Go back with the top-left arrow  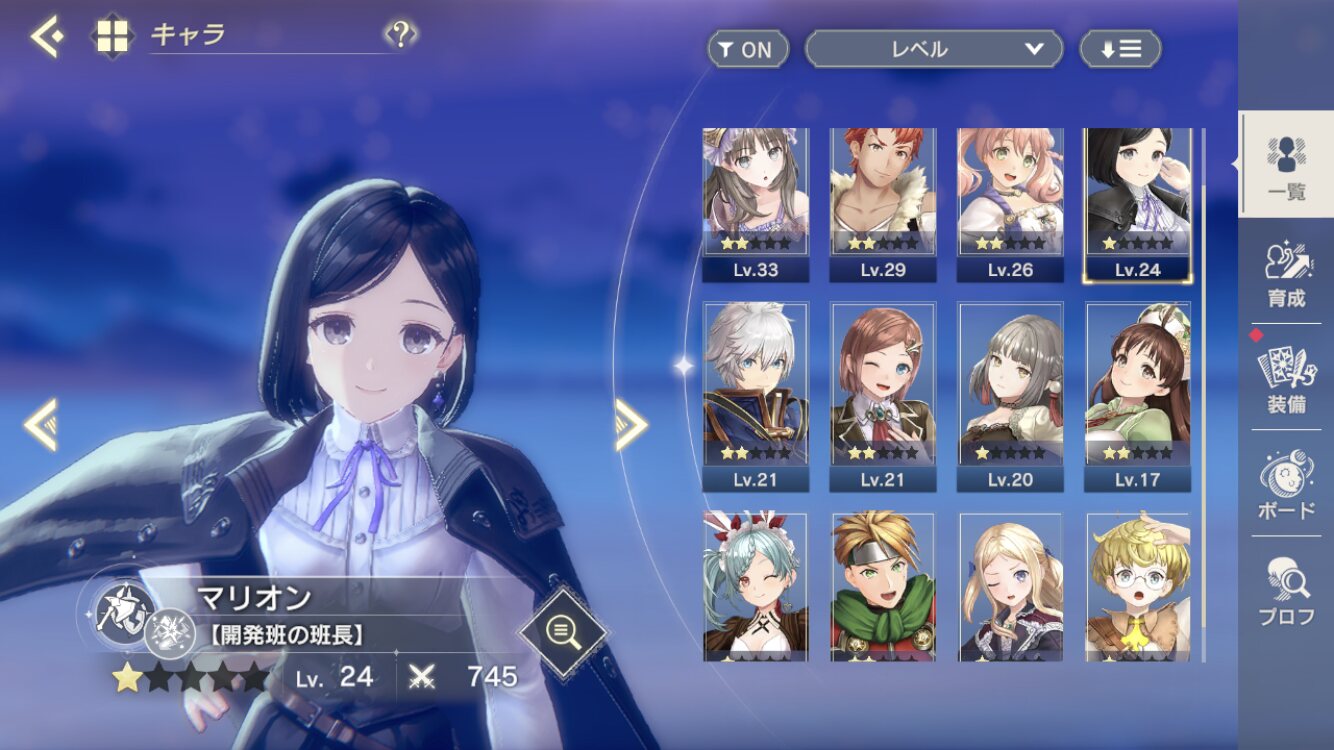(46, 37)
